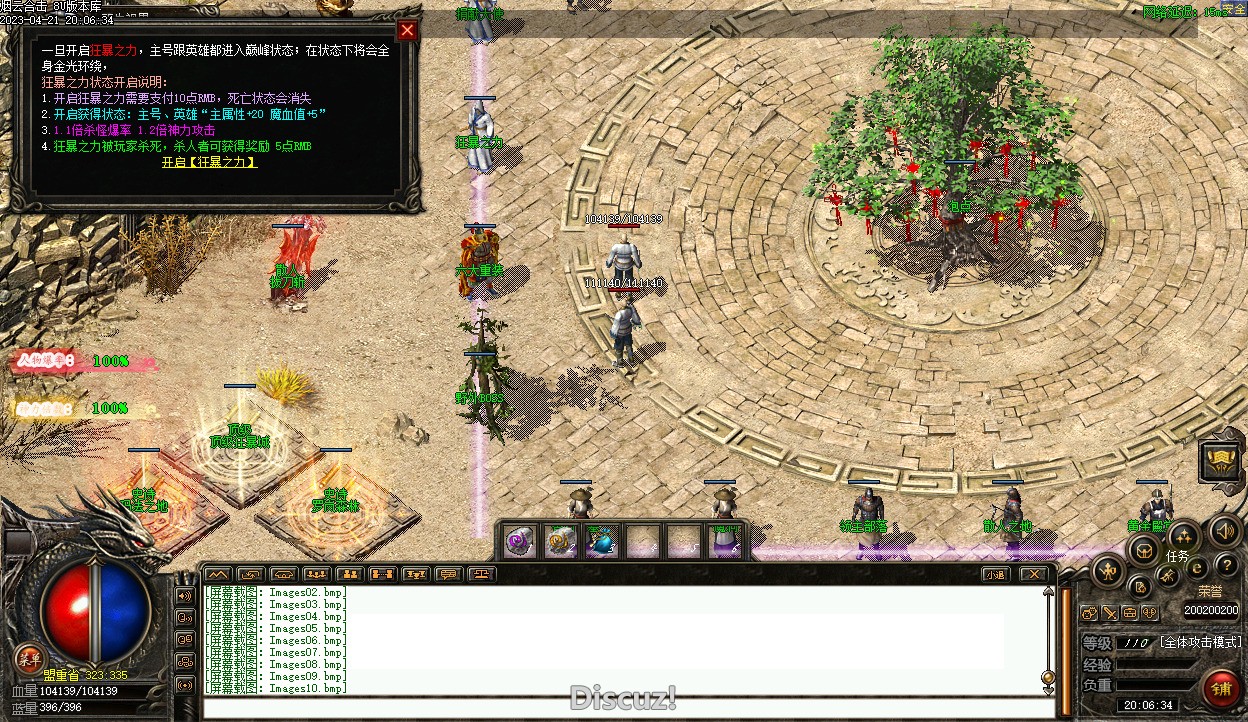Close the 狂暴之力 dialog window
Image resolution: width=1248 pixels, height=722 pixels.
pos(407,30)
